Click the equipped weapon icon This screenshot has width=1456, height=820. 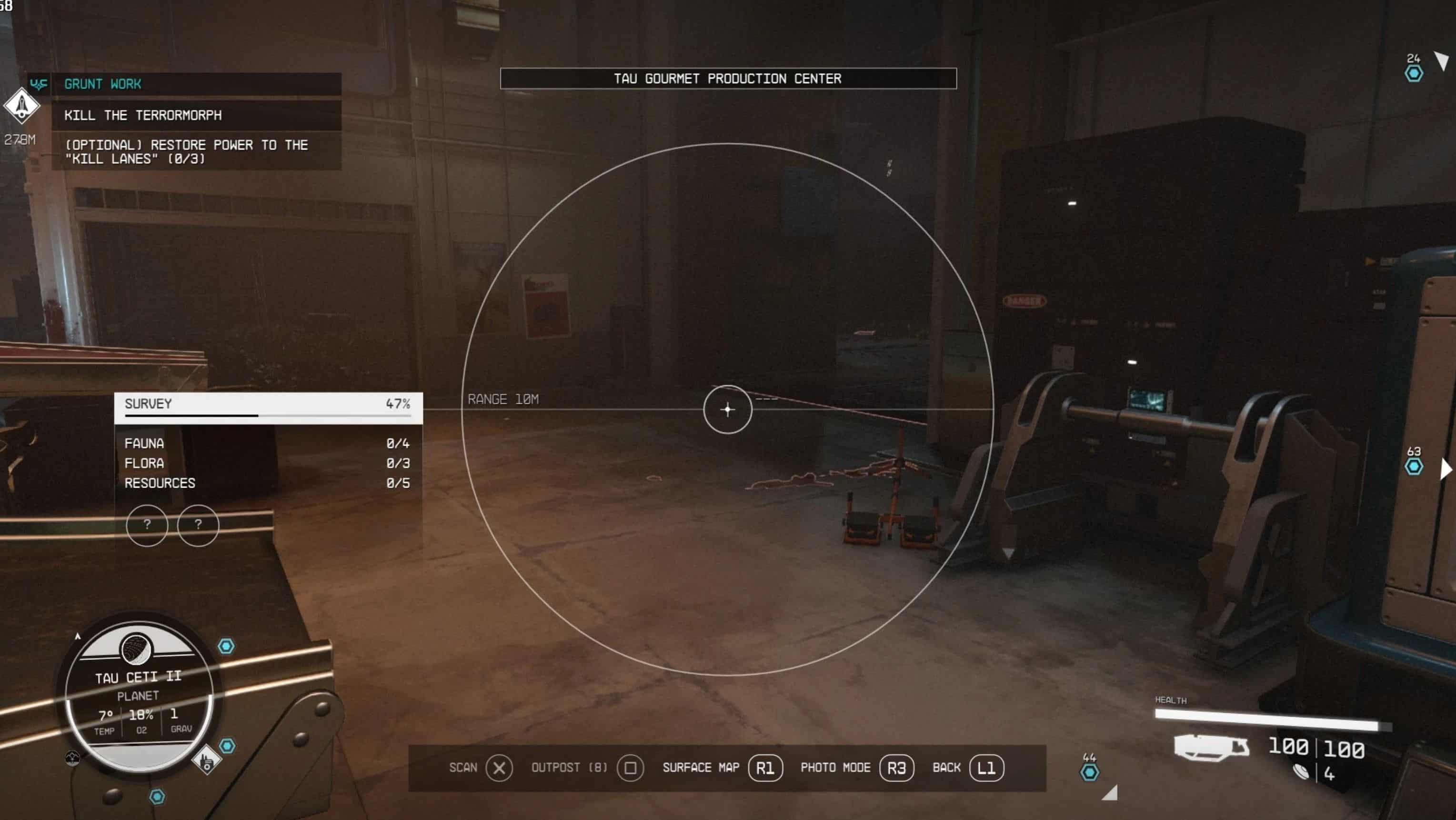point(1210,747)
